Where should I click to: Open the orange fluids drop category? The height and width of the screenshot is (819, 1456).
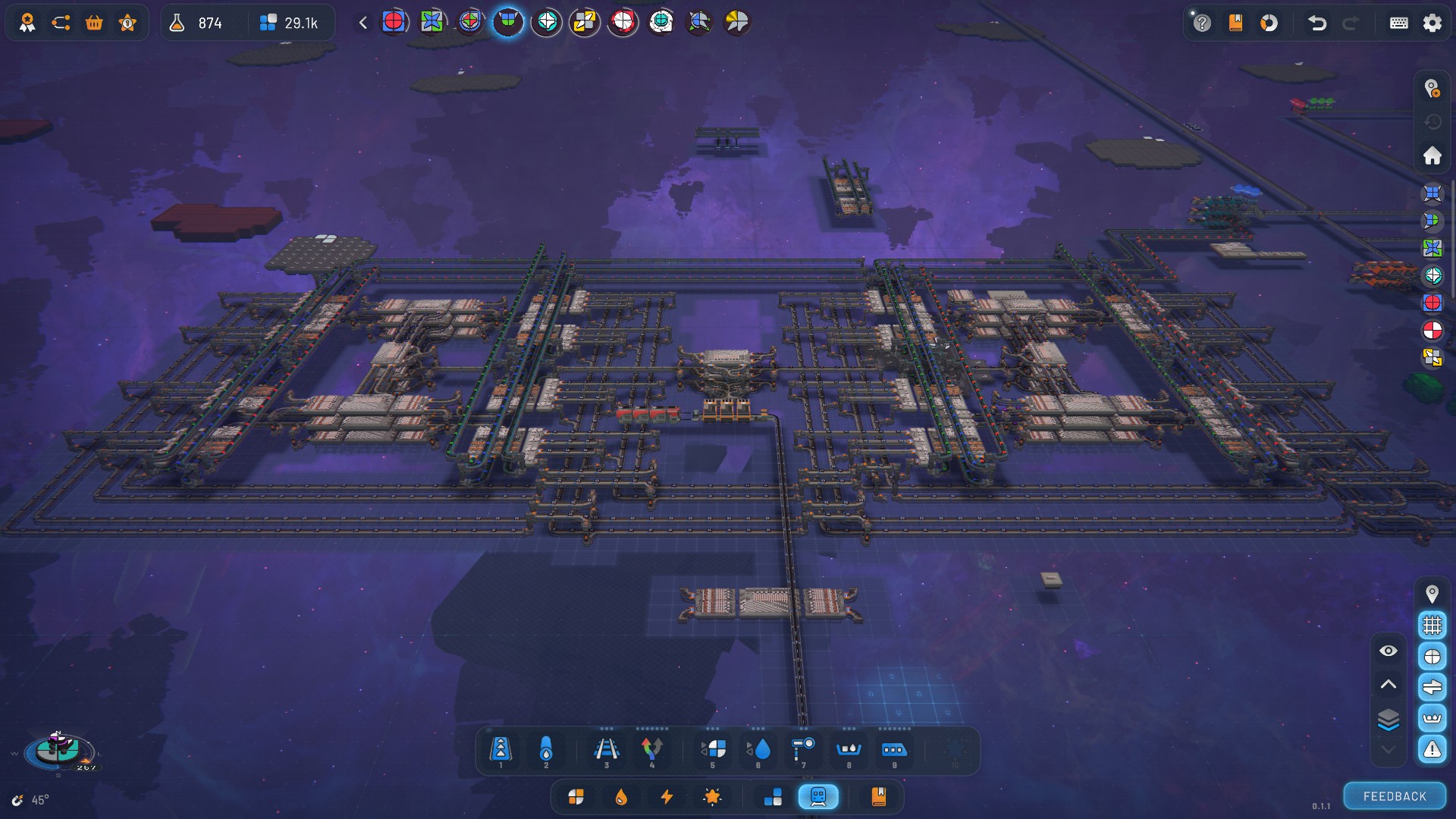[x=621, y=796]
